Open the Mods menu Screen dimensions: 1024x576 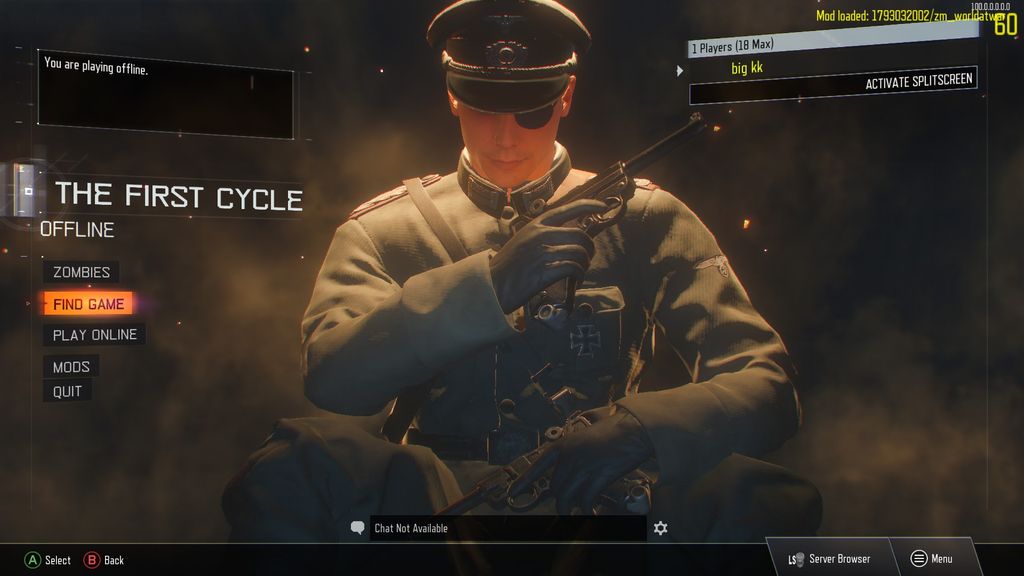(x=71, y=367)
